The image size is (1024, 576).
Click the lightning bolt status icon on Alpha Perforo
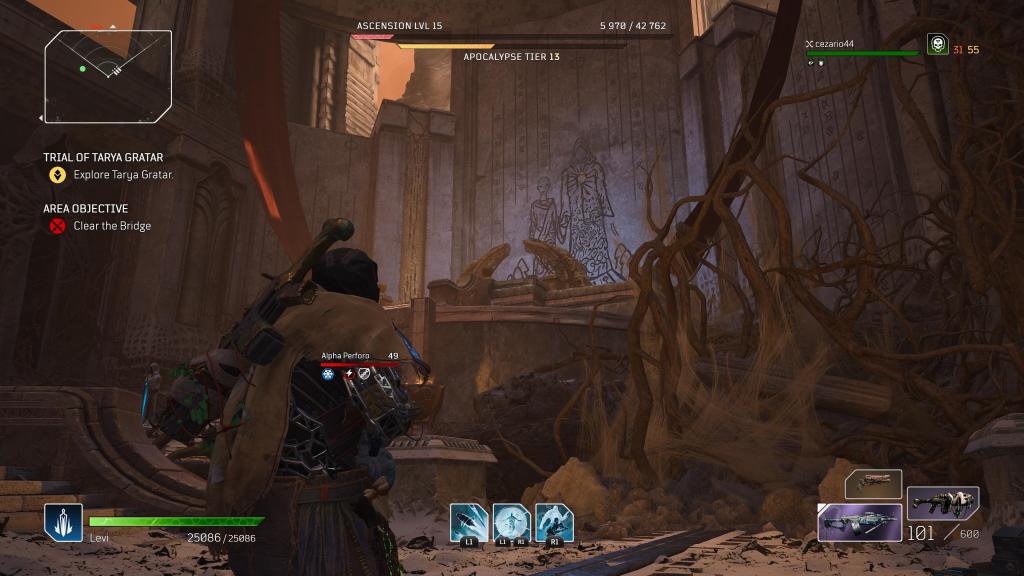[x=347, y=374]
